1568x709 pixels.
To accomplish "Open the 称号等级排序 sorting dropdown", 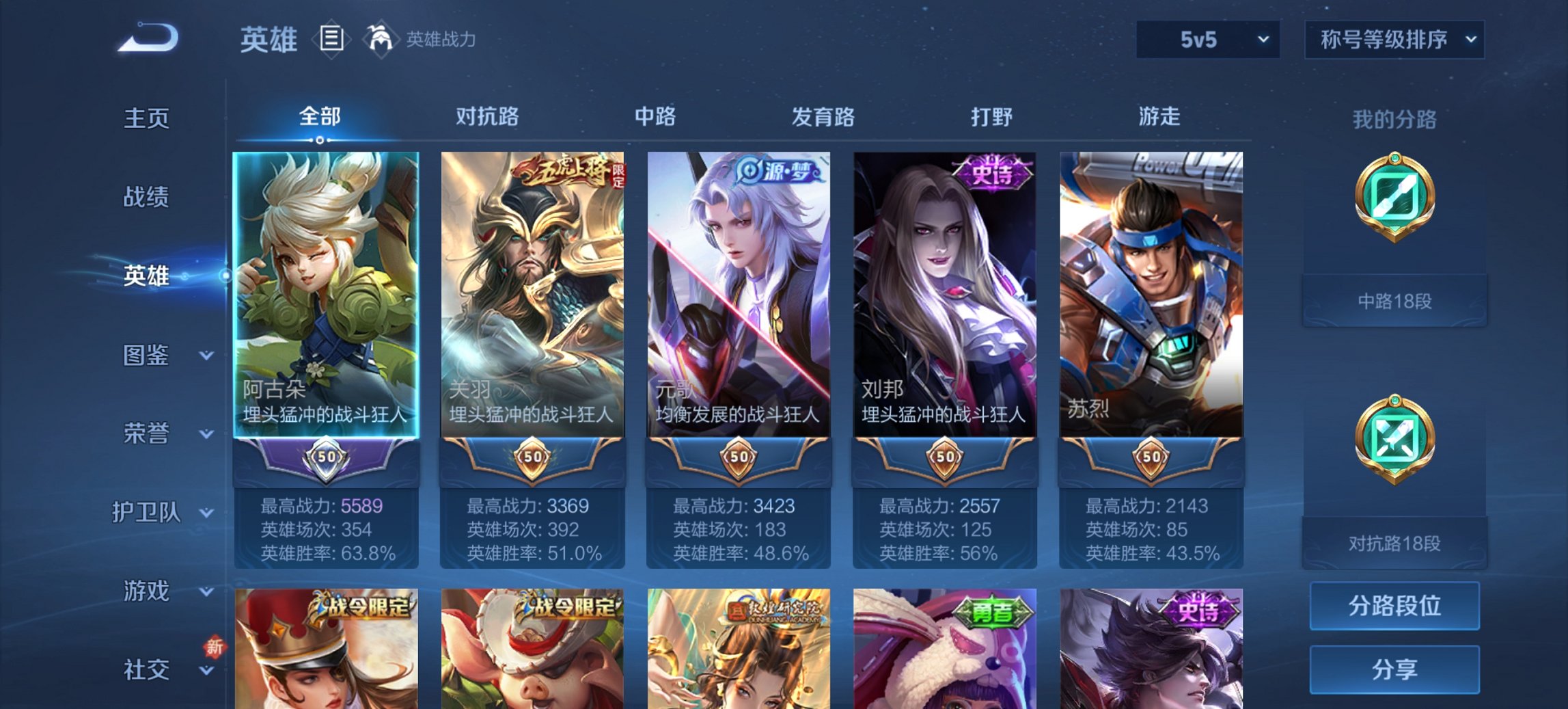I will click(x=1394, y=40).
